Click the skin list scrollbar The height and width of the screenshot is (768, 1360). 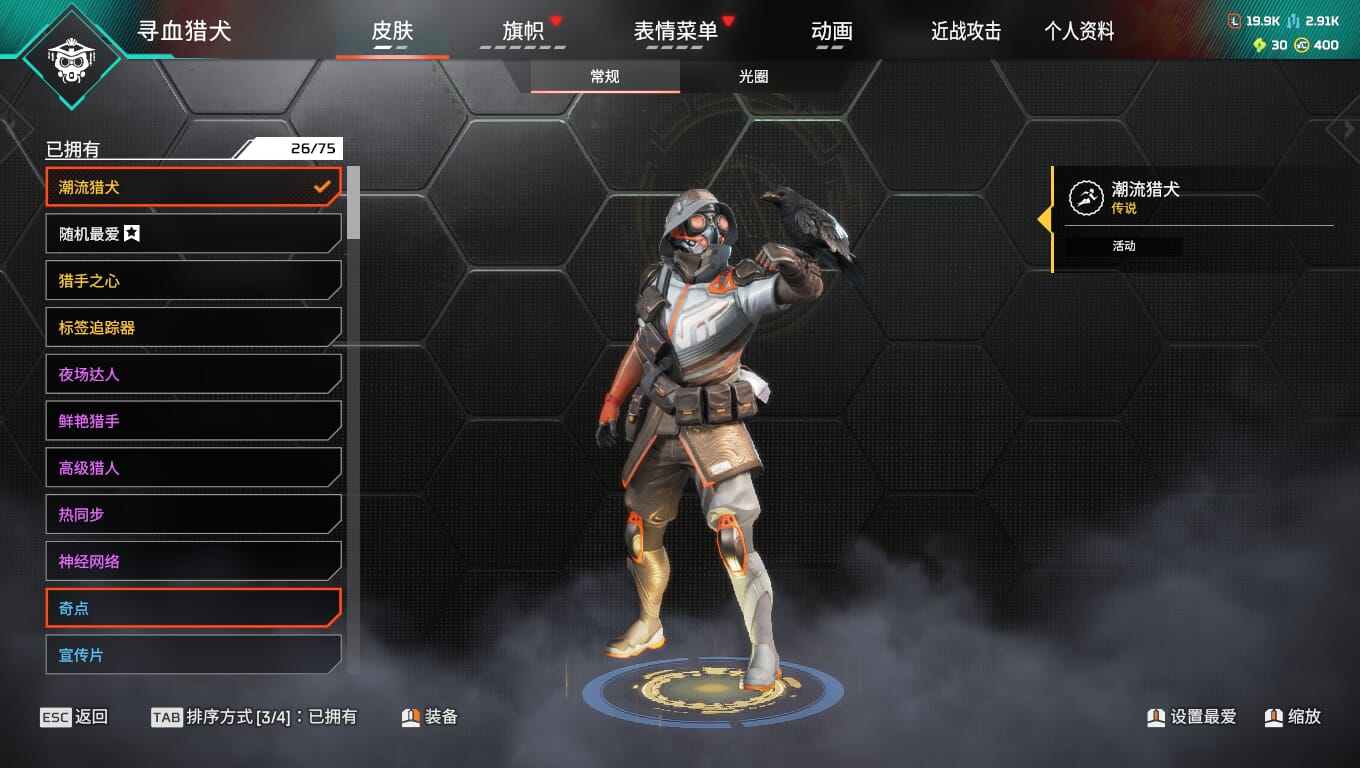coord(353,203)
